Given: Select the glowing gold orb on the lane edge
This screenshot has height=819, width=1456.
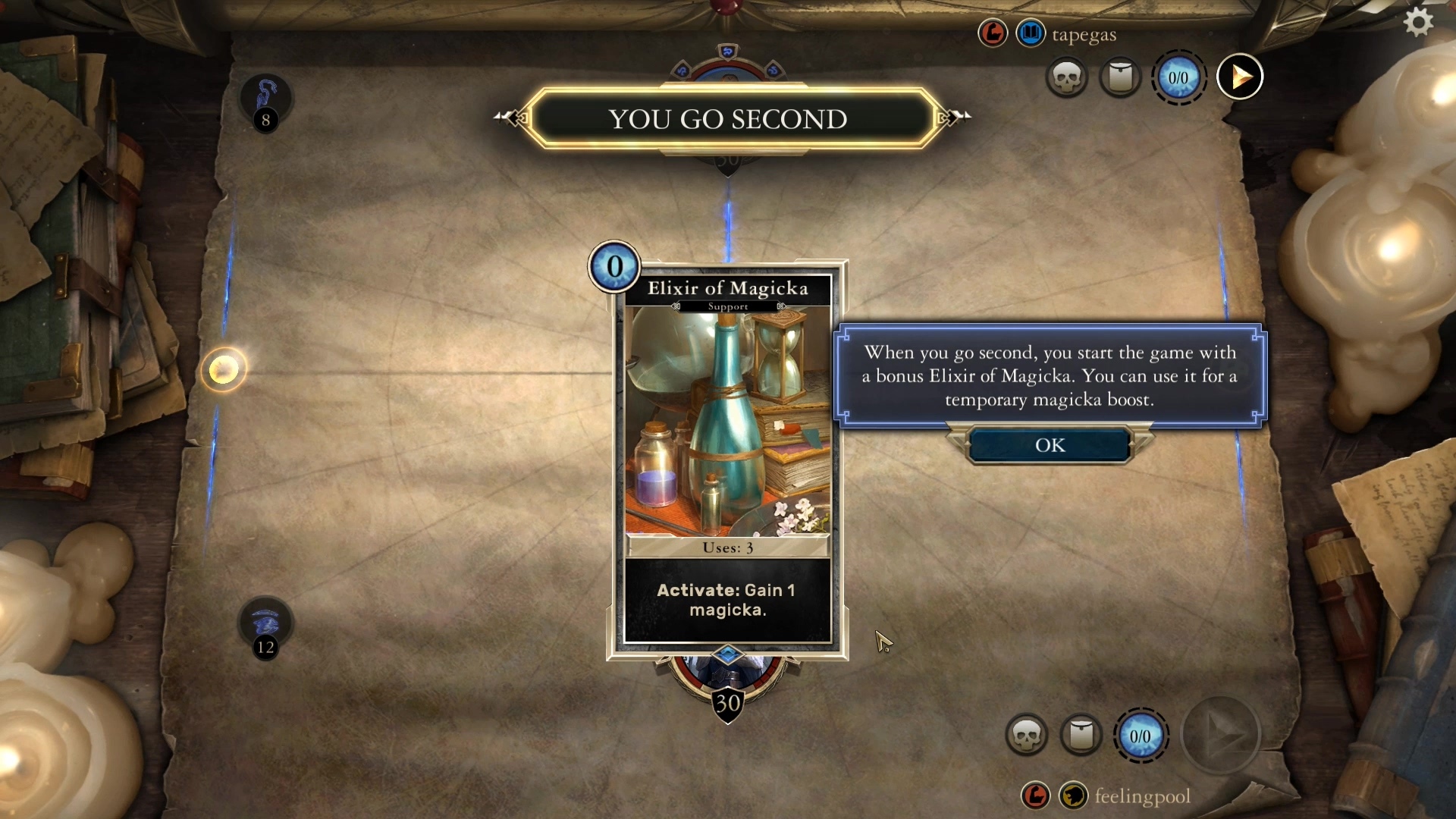Looking at the screenshot, I should pos(224,370).
